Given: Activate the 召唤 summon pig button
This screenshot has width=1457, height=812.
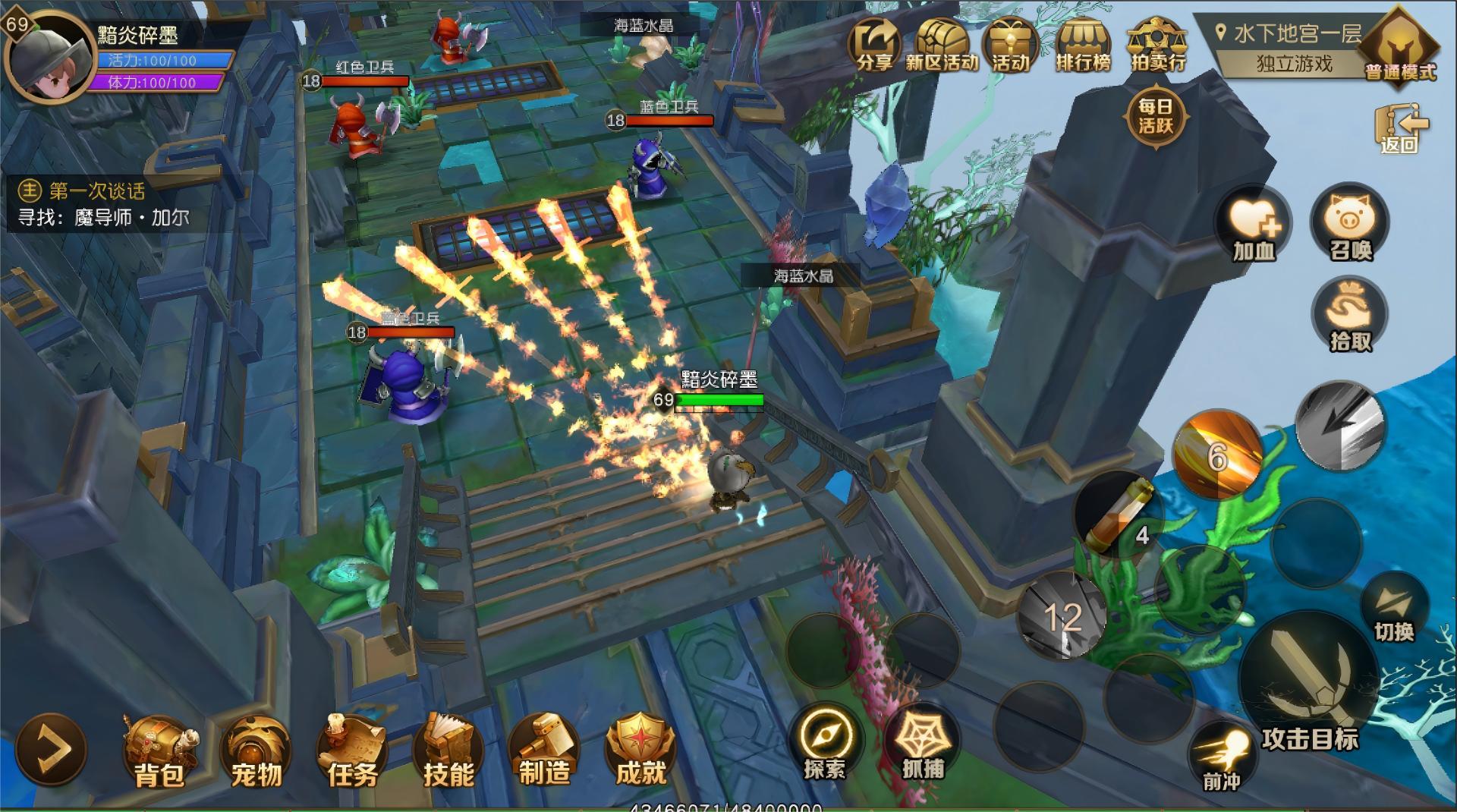Looking at the screenshot, I should tap(1349, 224).
